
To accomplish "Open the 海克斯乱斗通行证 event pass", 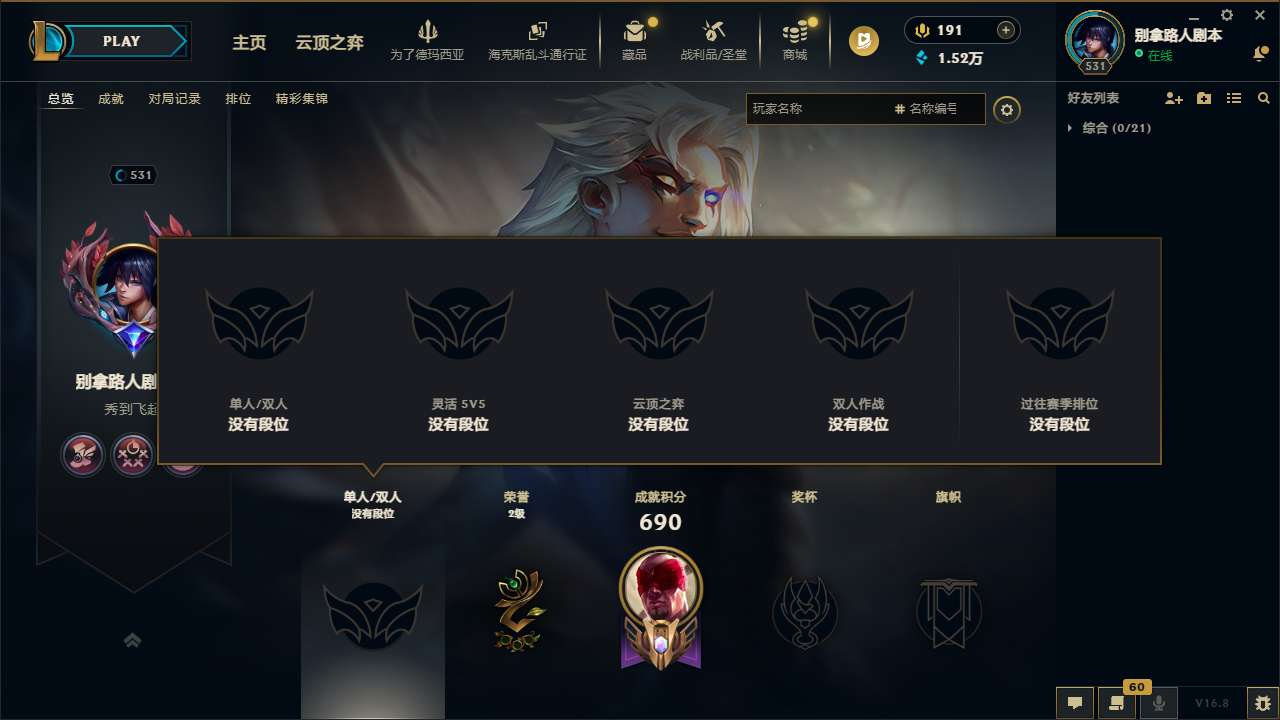I will 538,40.
